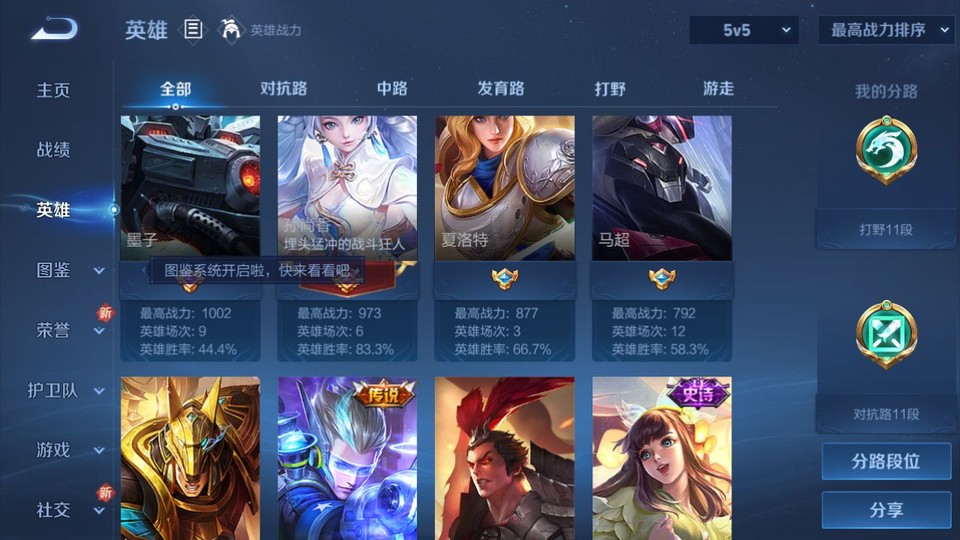Pick the 马超 hero card
The width and height of the screenshot is (960, 540).
pos(661,188)
